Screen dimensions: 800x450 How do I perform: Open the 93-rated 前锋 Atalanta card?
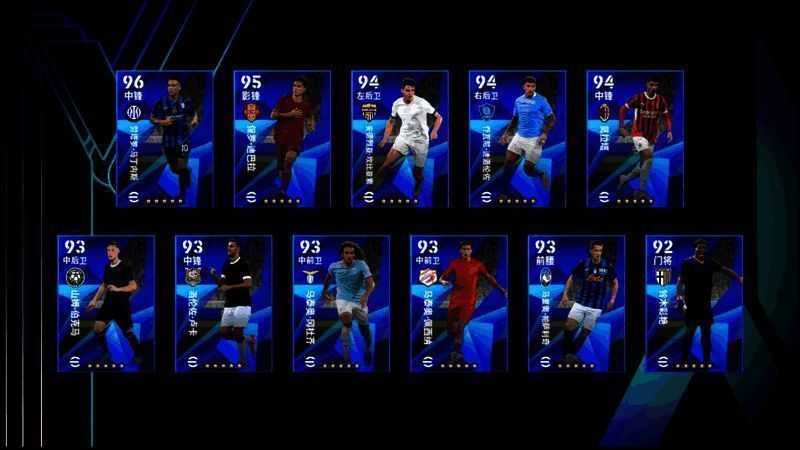[x=576, y=303]
